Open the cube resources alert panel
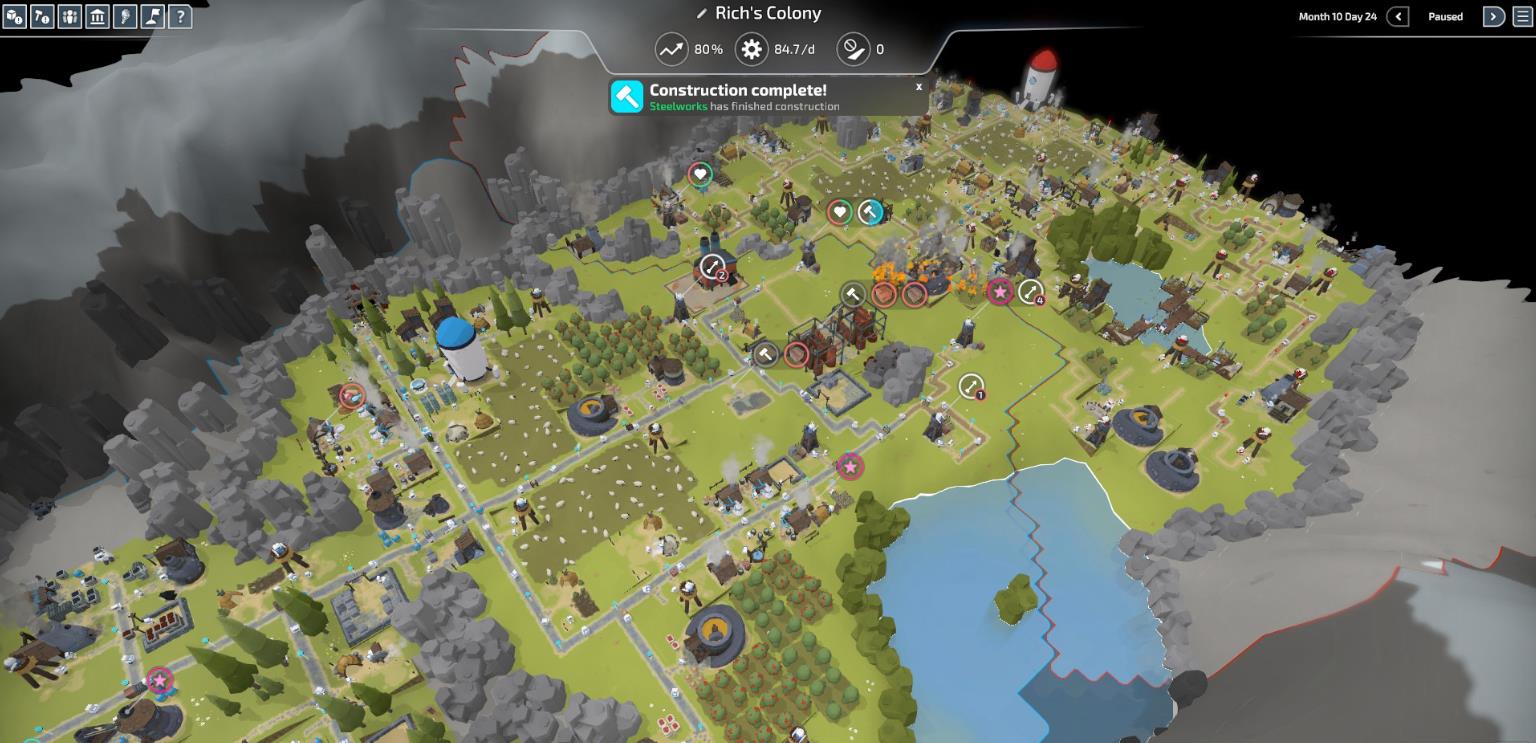The image size is (1536, 743). point(14,16)
